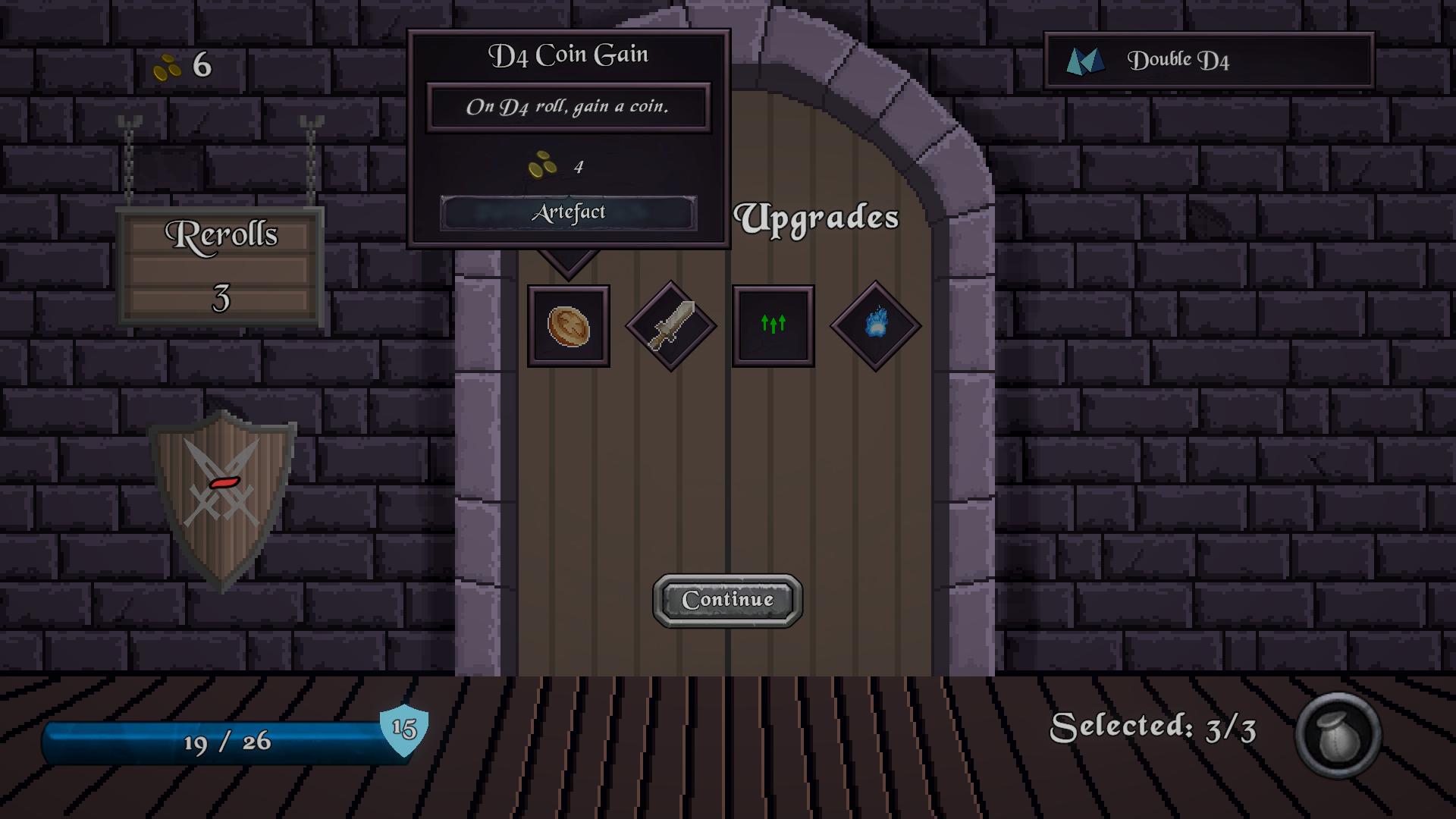Select the Upgrades header title
1456x819 pixels.
coord(817,218)
